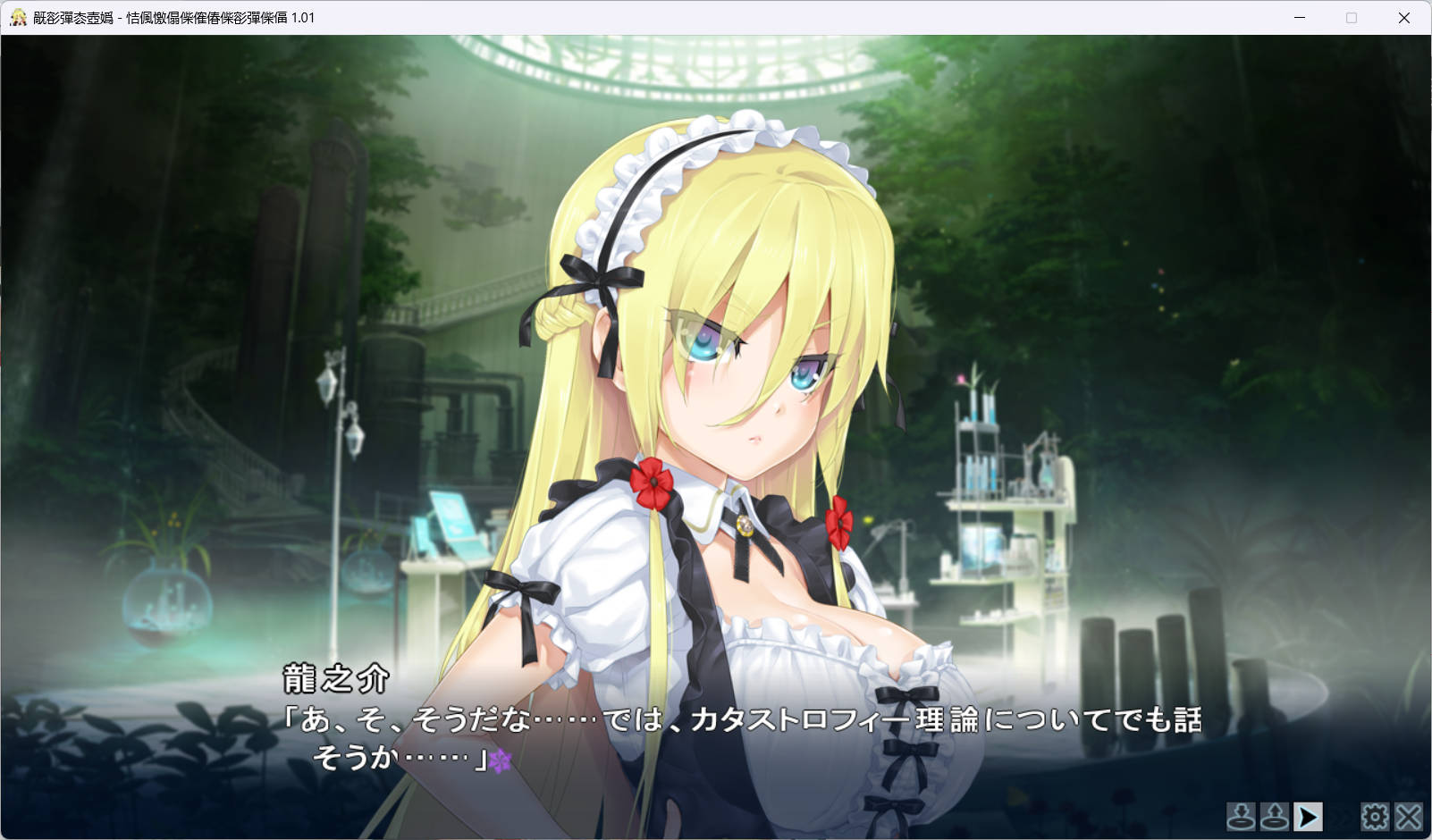The image size is (1432, 840).
Task: Open the load screen with the up-arrow disc icon
Action: click(x=1273, y=816)
